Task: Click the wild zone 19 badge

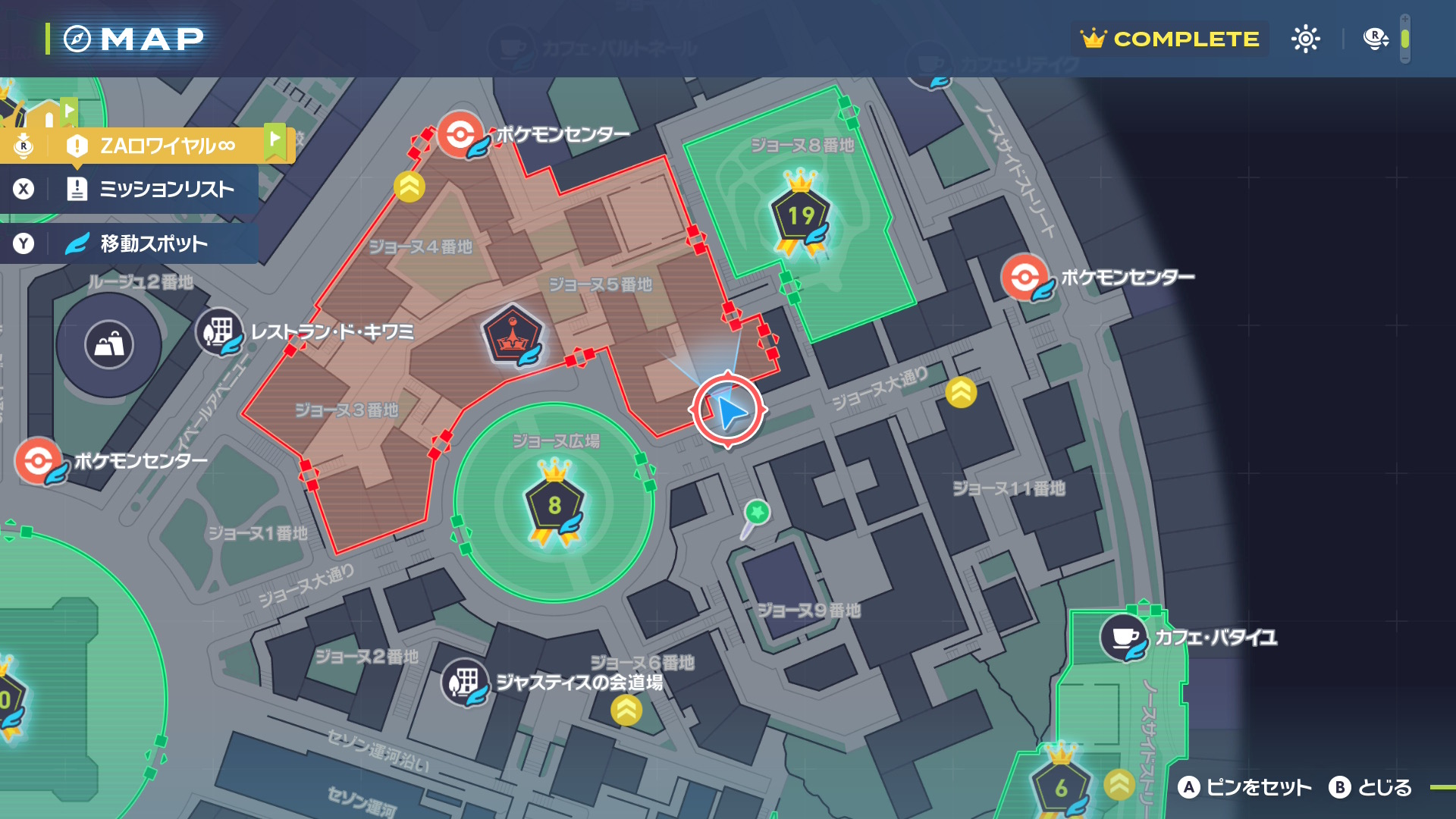Action: [801, 216]
